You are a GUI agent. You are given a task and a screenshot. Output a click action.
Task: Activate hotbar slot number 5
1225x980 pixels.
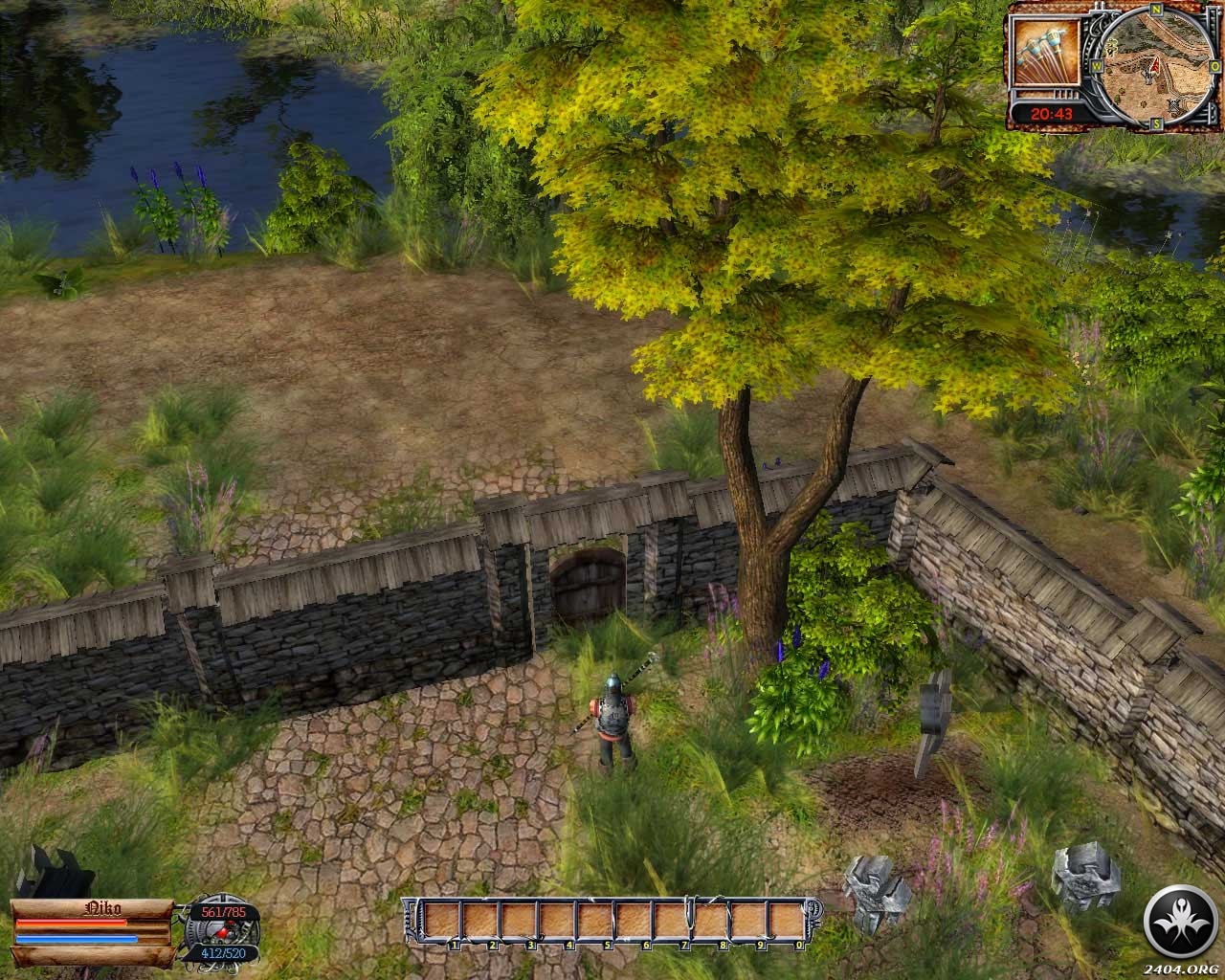coord(596,922)
